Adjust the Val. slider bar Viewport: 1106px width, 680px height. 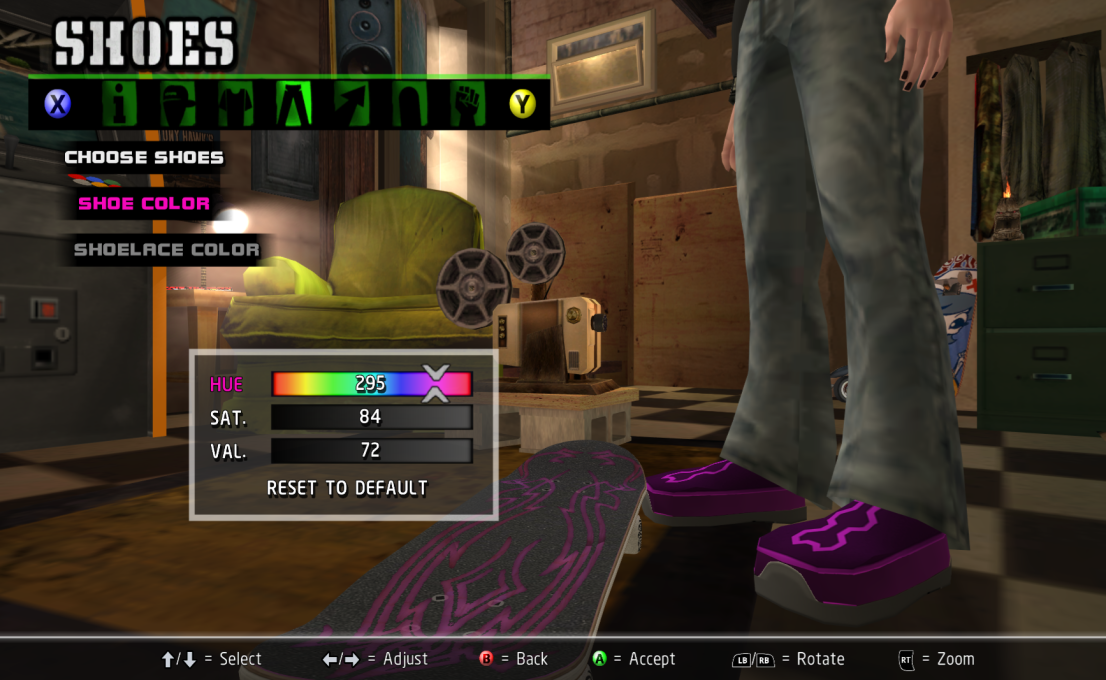[371, 451]
